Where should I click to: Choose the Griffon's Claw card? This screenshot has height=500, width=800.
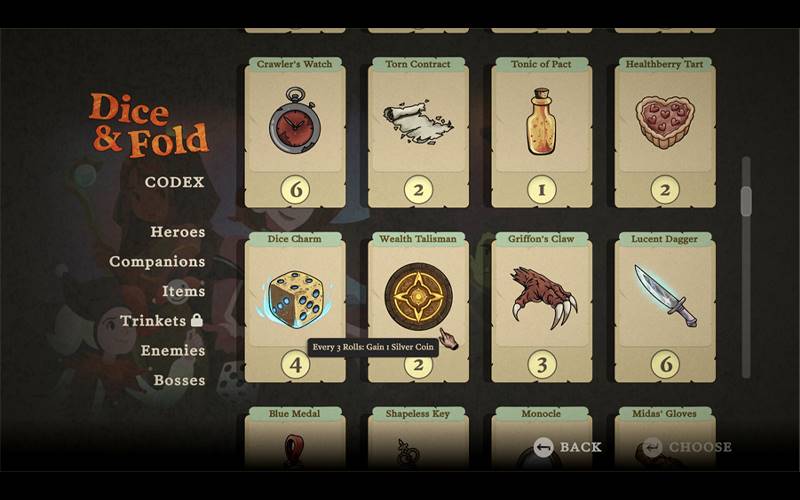(541, 305)
